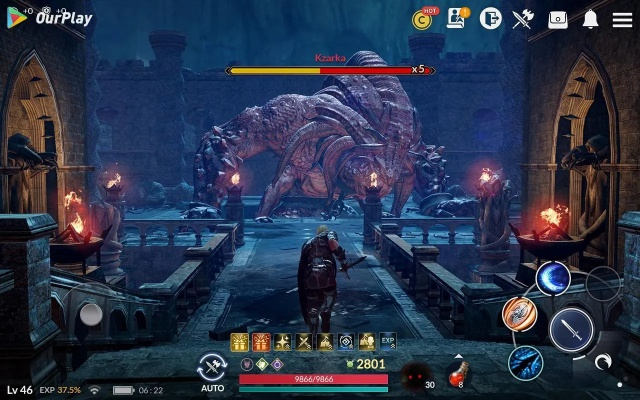Activate the blue crescent slash skill

tap(553, 278)
